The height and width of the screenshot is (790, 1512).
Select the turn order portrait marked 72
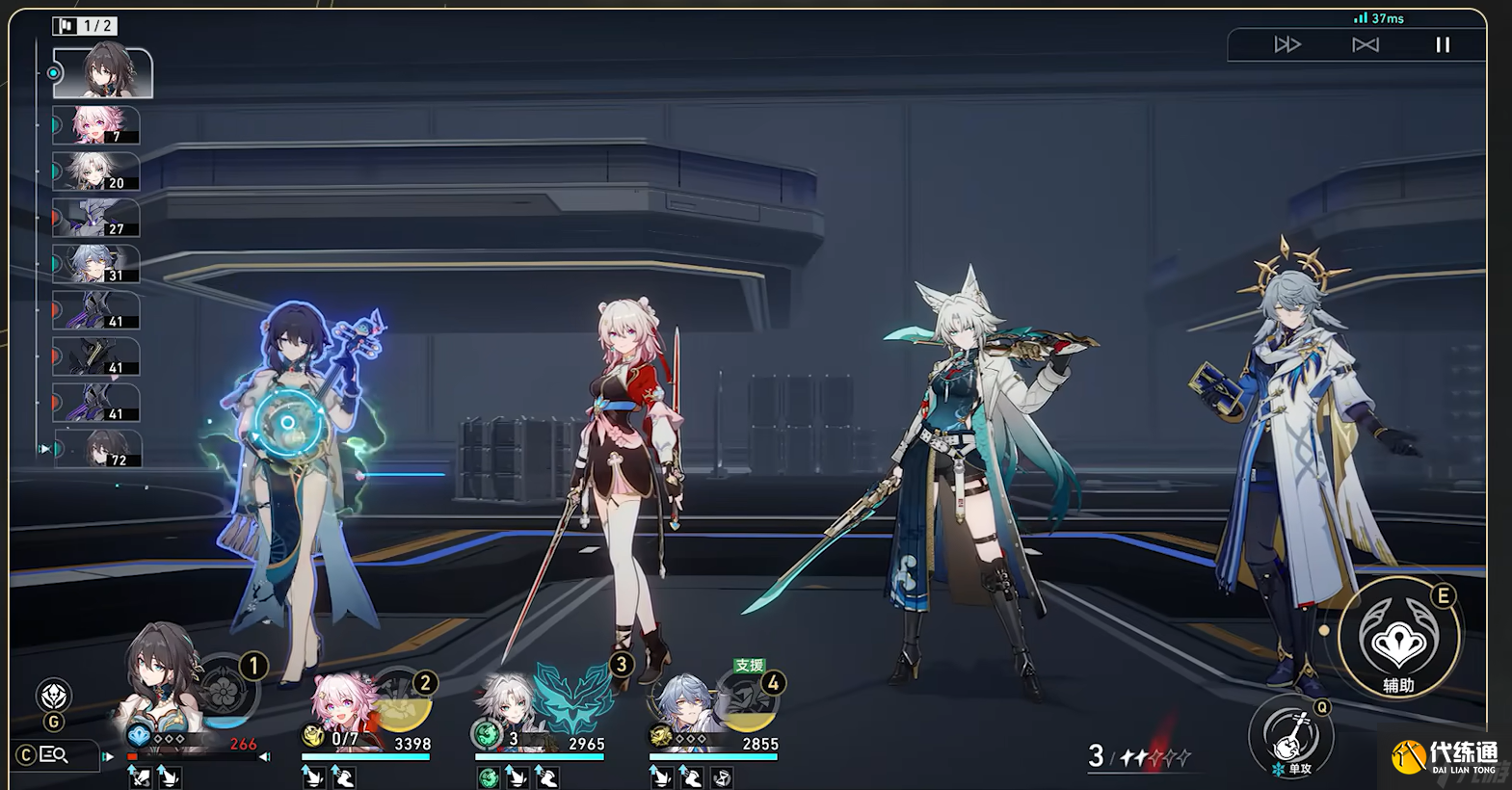pyautogui.click(x=99, y=449)
